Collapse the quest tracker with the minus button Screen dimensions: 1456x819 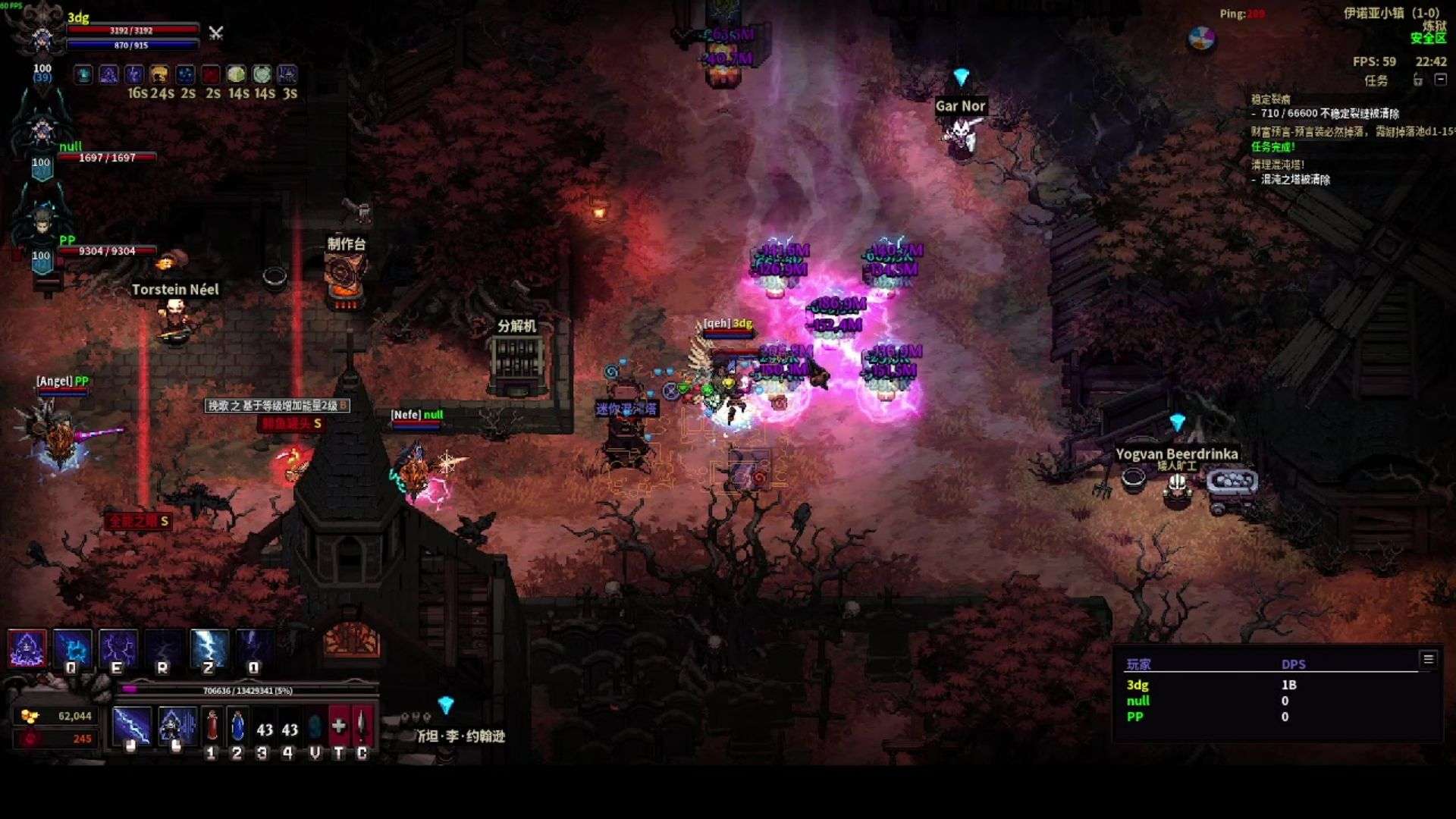[1441, 80]
